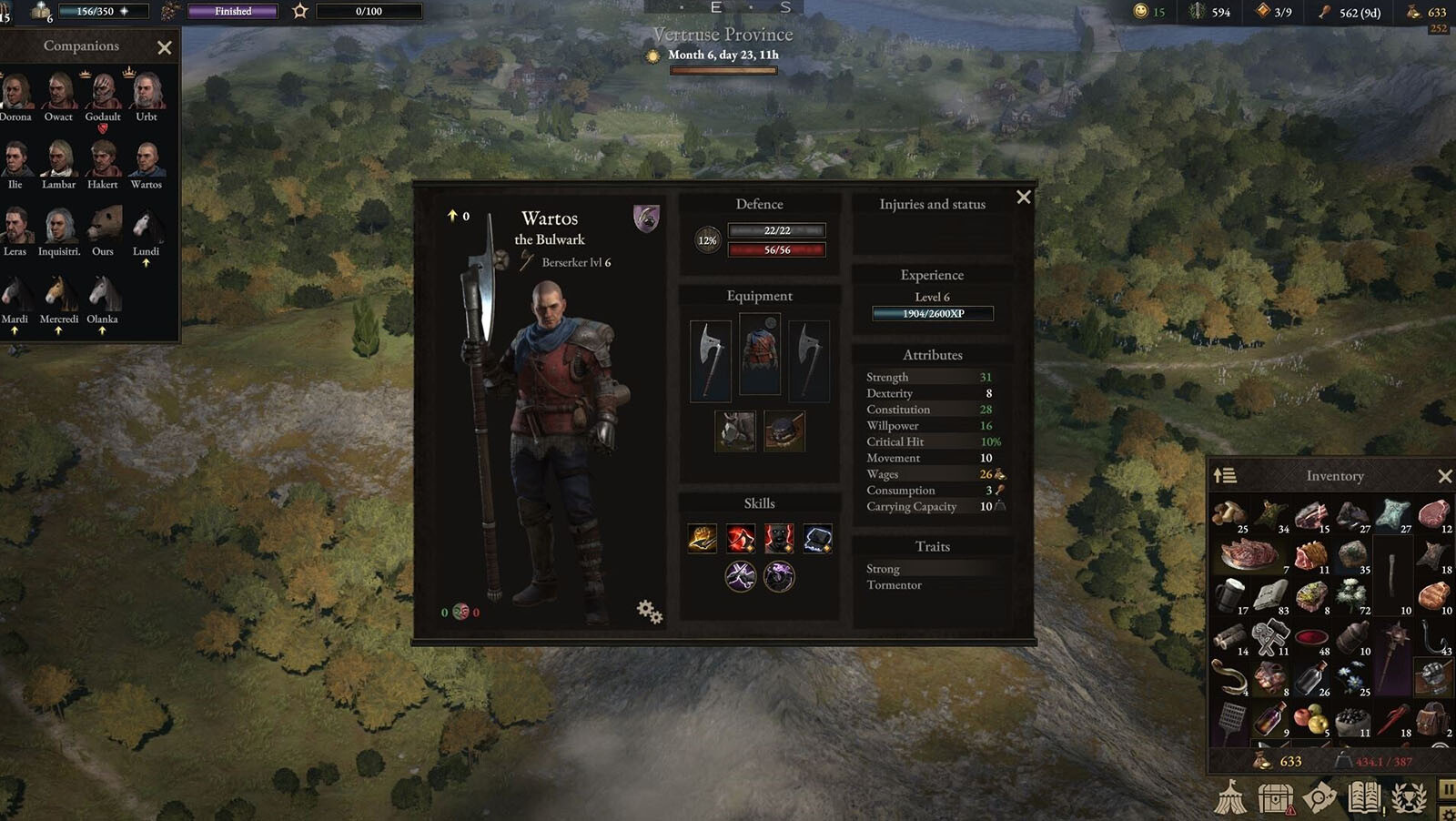Viewport: 1456px width, 821px height.
Task: Open the journal book icon
Action: click(x=1364, y=798)
